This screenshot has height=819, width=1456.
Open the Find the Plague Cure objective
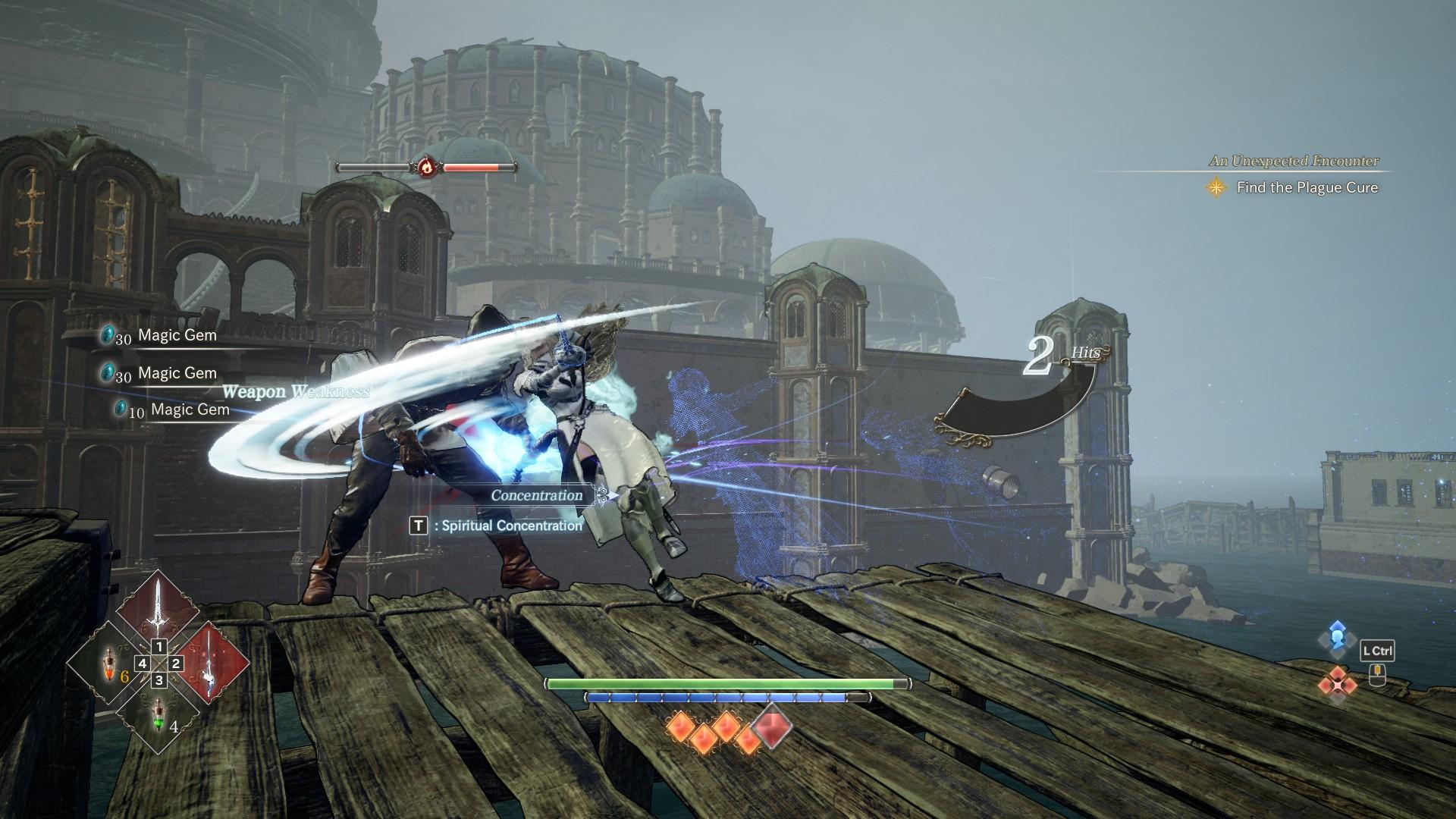tap(1307, 187)
